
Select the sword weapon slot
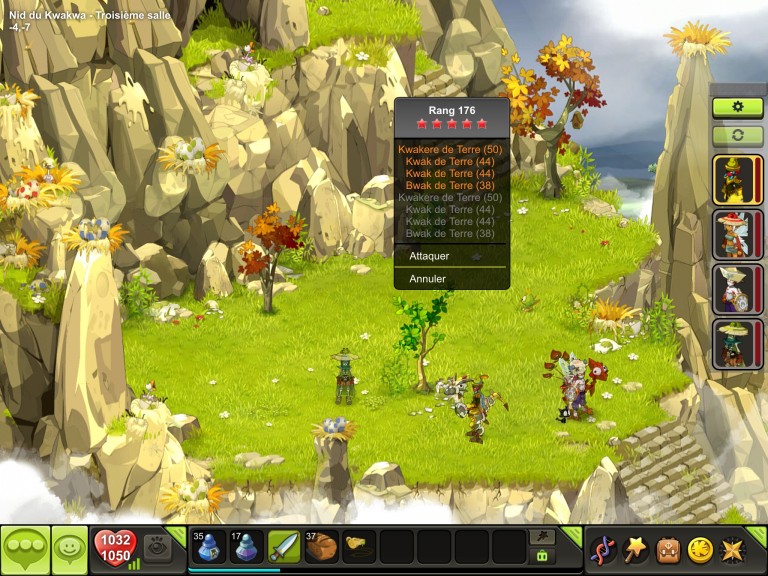pyautogui.click(x=283, y=547)
